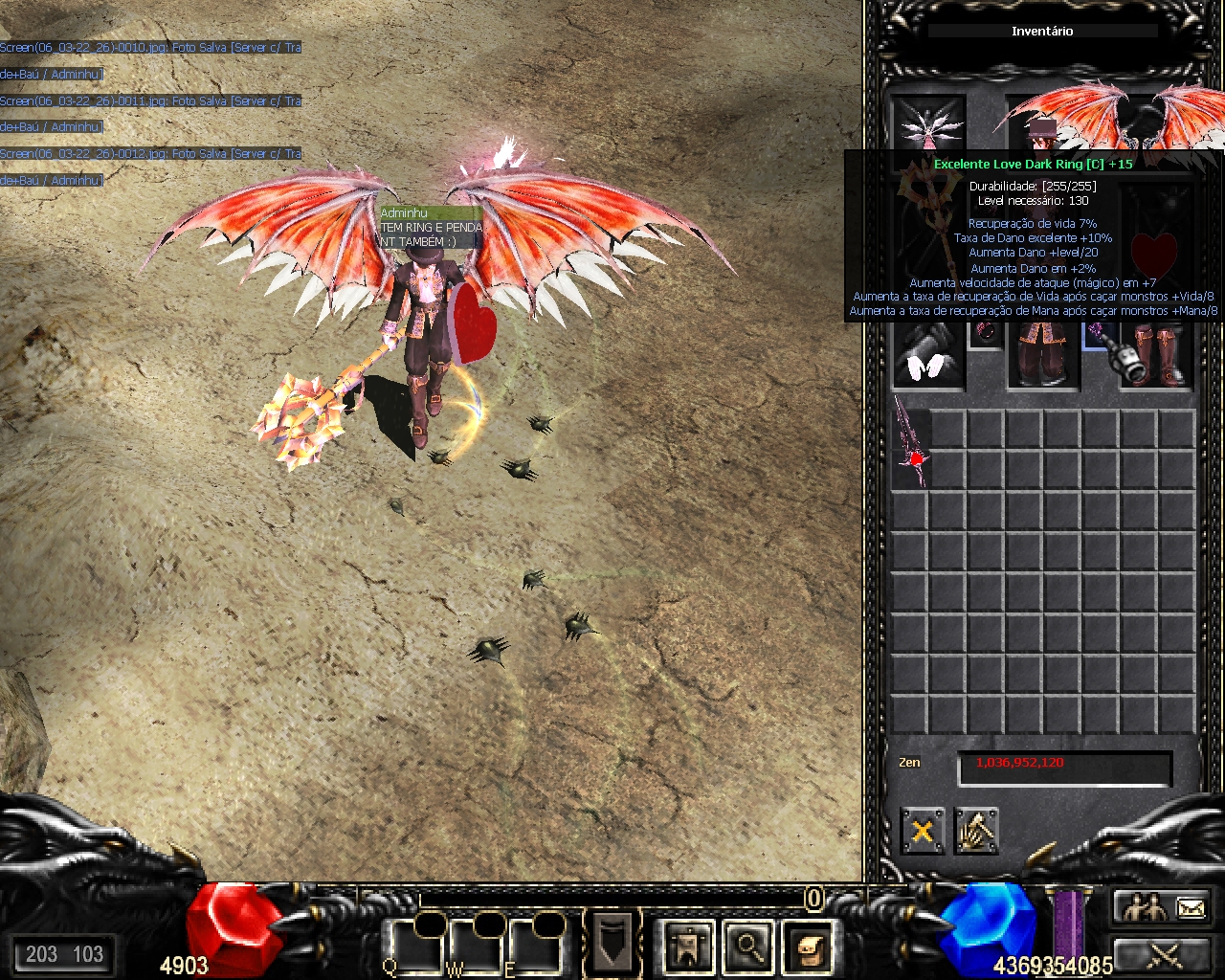Screen dimensions: 1225x980
Task: Select the equipped golden staff weapon slot
Action: 926,241
